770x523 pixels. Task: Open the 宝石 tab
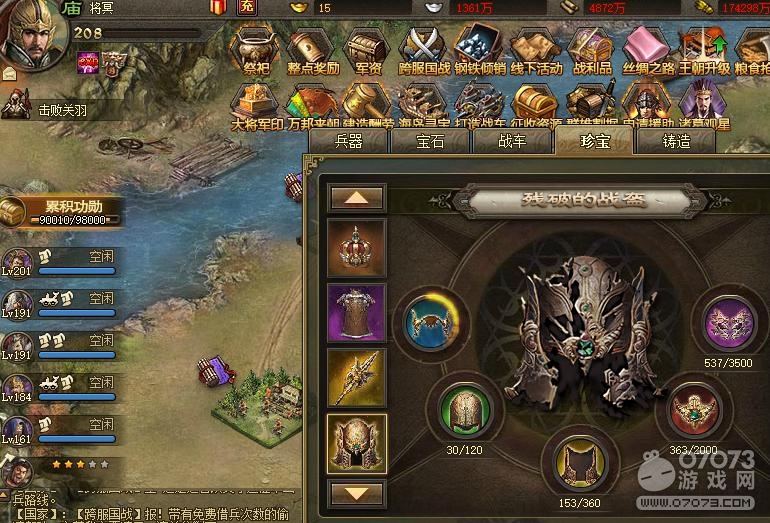[431, 141]
